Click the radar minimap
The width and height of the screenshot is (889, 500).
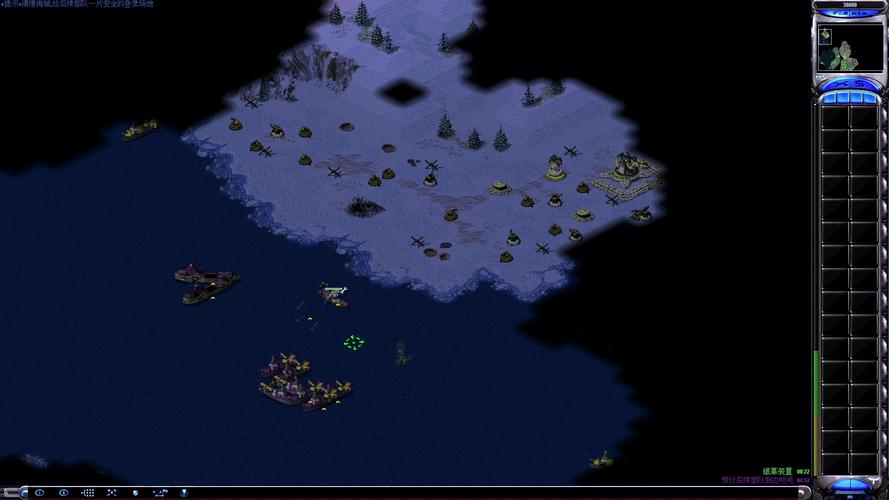pos(848,48)
